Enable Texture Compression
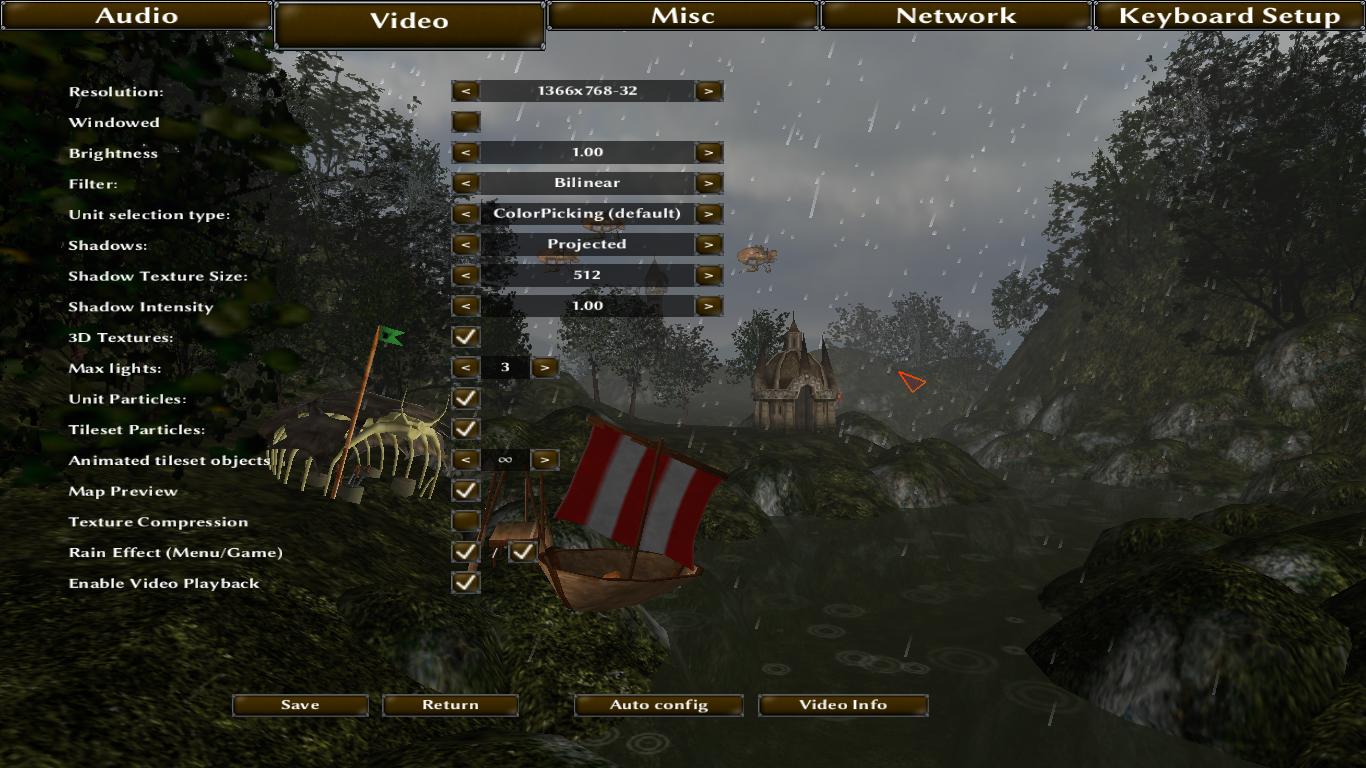Image resolution: width=1366 pixels, height=768 pixels. click(465, 521)
